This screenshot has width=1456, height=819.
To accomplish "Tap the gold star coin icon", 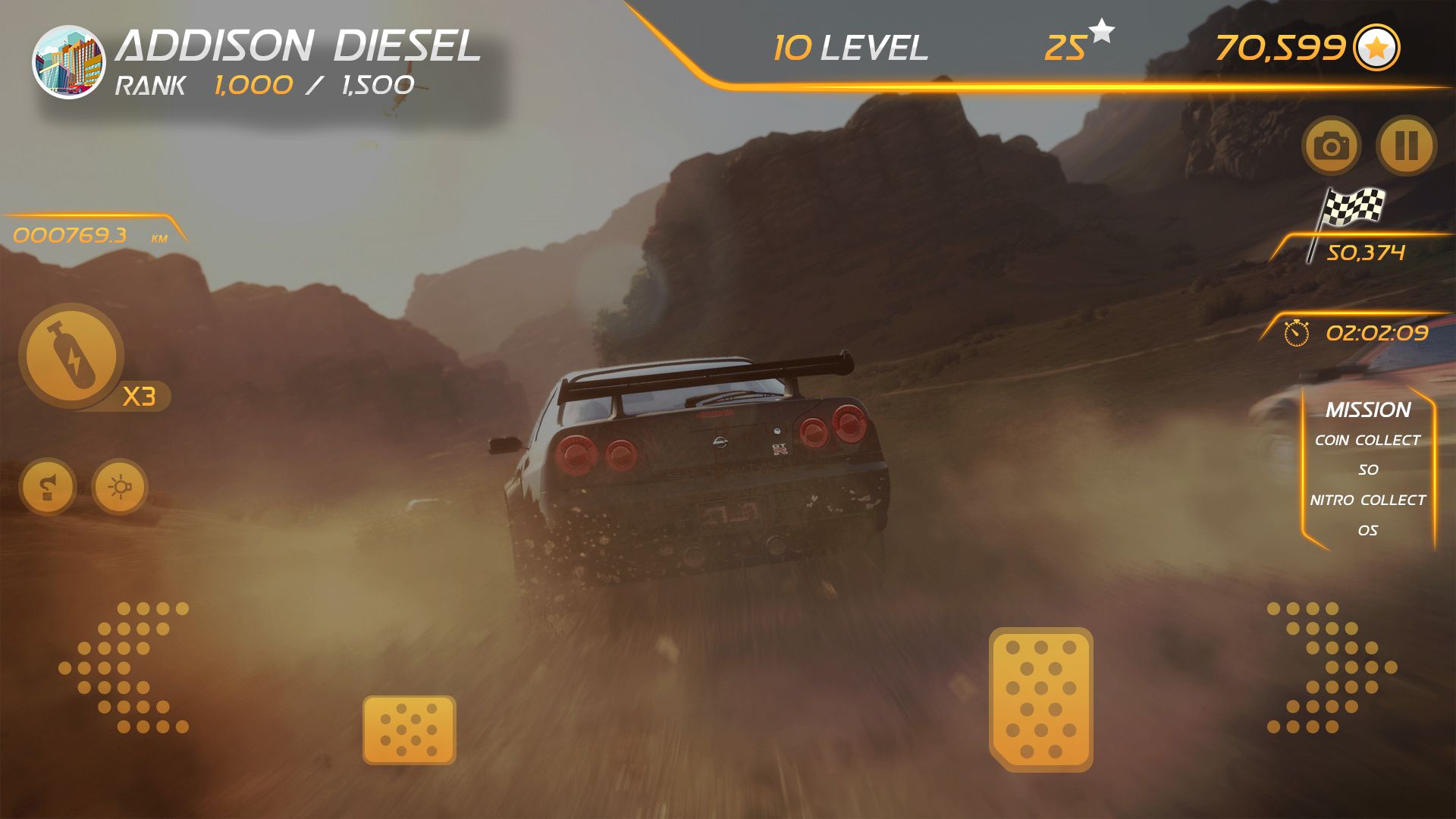I will pos(1376,49).
